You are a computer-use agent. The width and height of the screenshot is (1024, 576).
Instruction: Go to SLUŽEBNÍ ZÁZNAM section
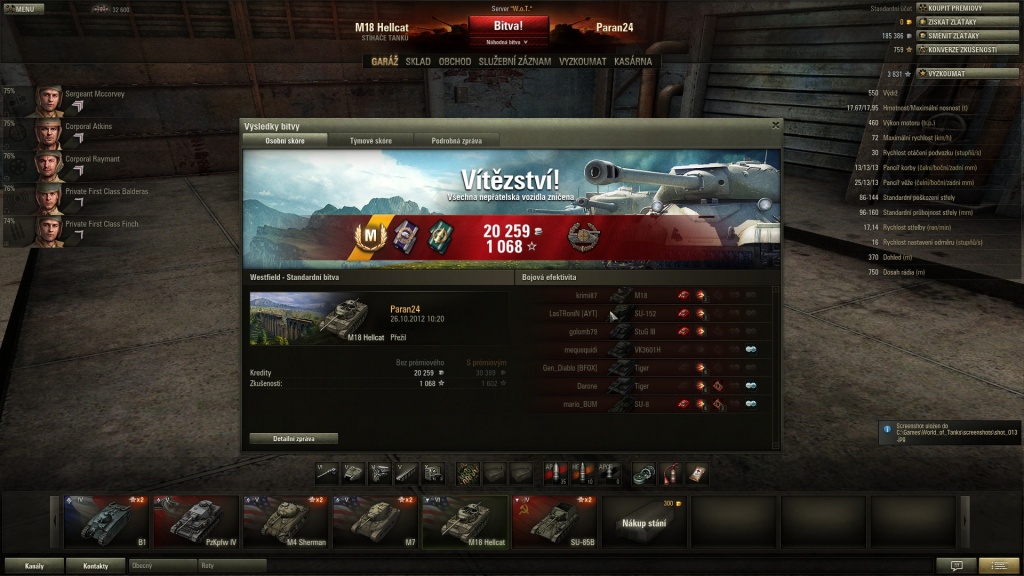pyautogui.click(x=515, y=61)
